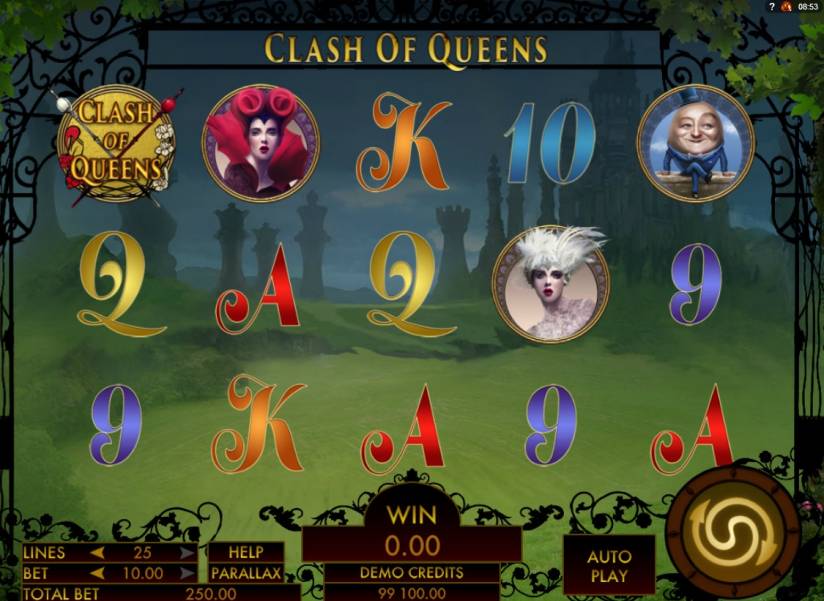Lower the bet amount with left arrow
The width and height of the screenshot is (824, 601).
click(x=98, y=574)
